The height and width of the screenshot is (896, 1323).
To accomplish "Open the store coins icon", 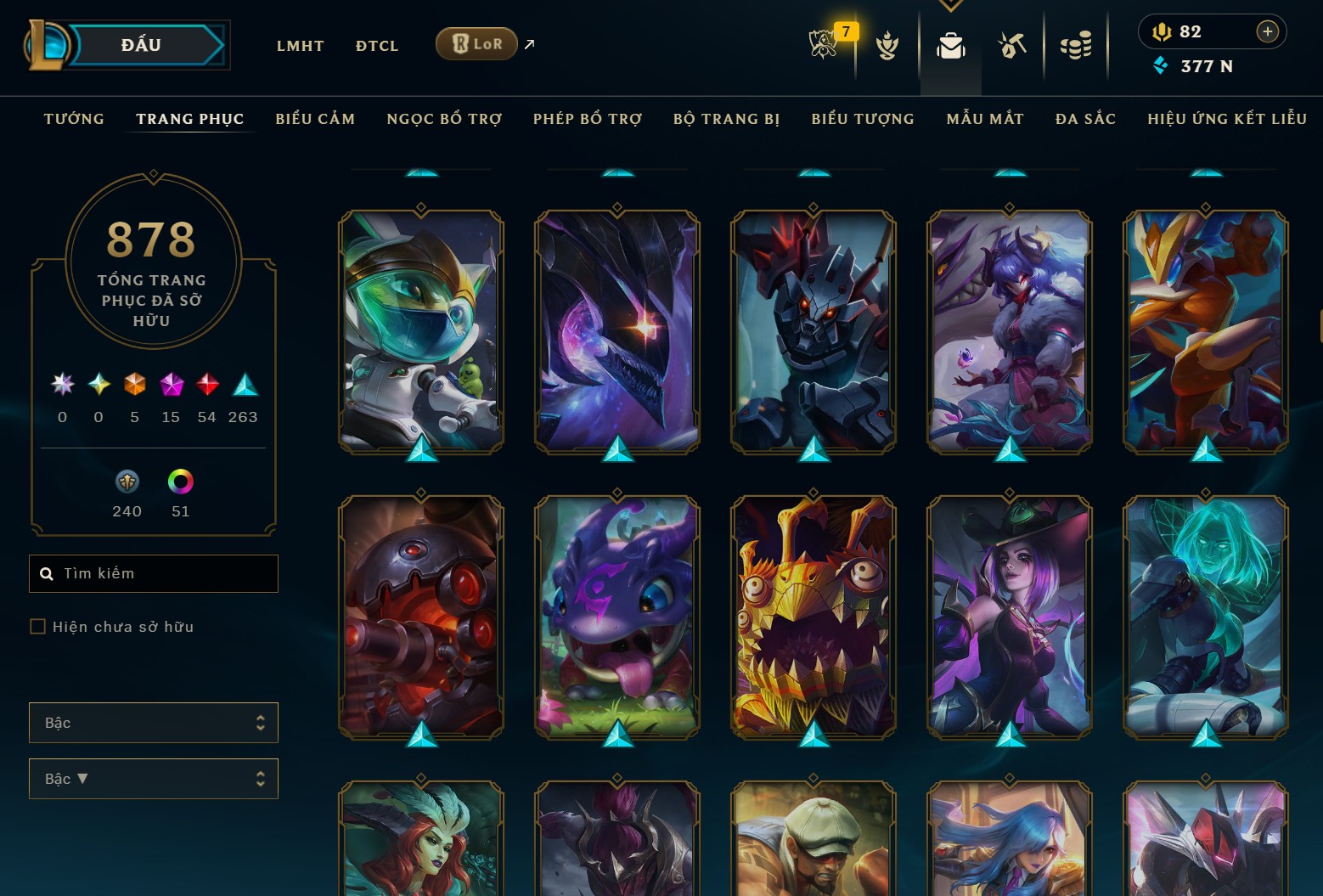I will tap(1077, 47).
